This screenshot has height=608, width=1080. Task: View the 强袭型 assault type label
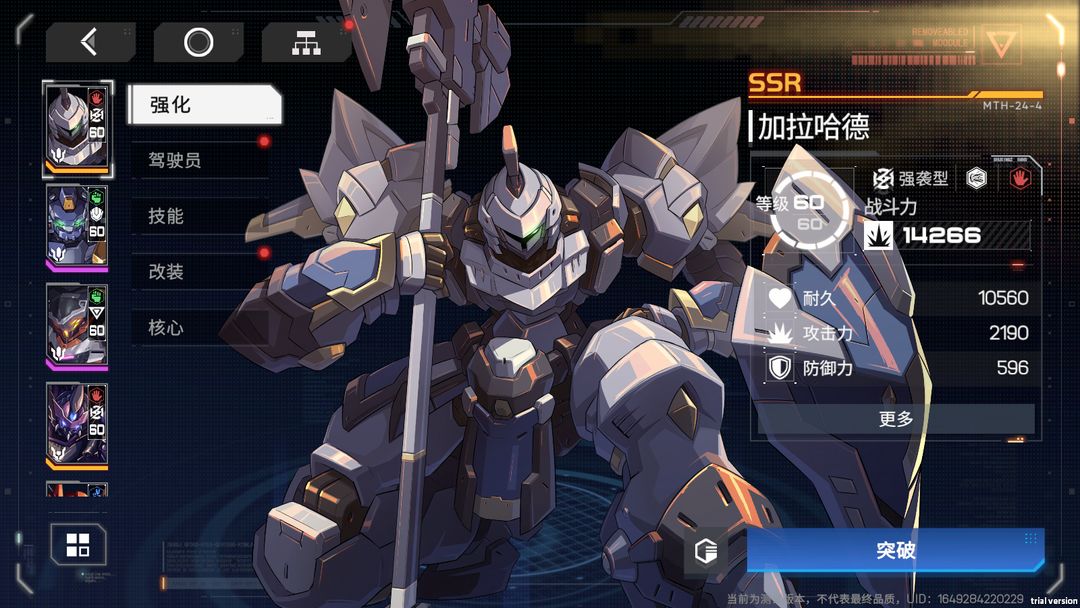[x=910, y=179]
